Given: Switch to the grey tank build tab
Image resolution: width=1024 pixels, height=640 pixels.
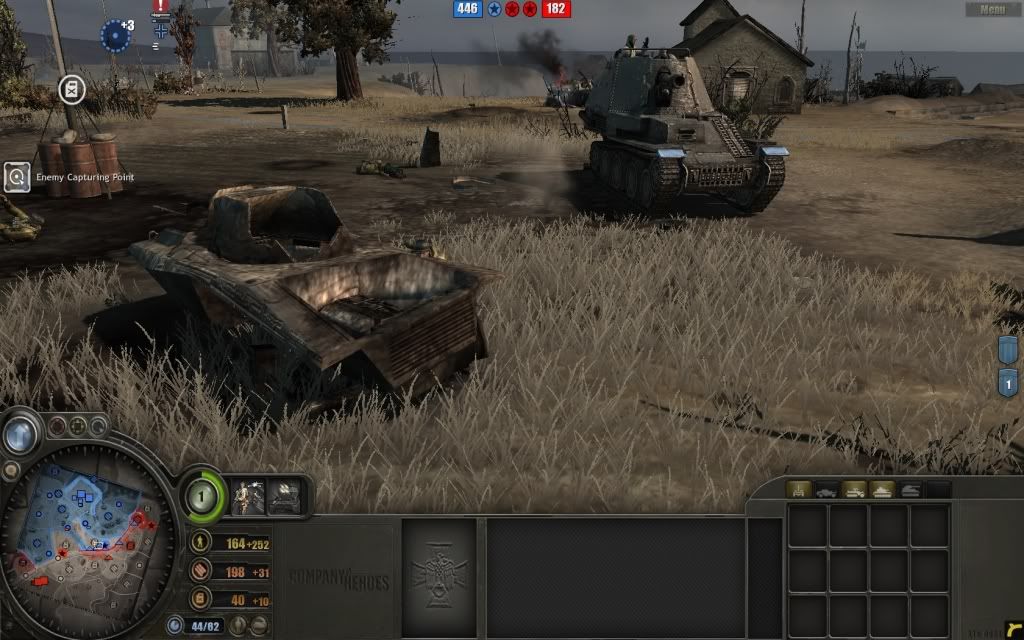Looking at the screenshot, I should (x=911, y=490).
